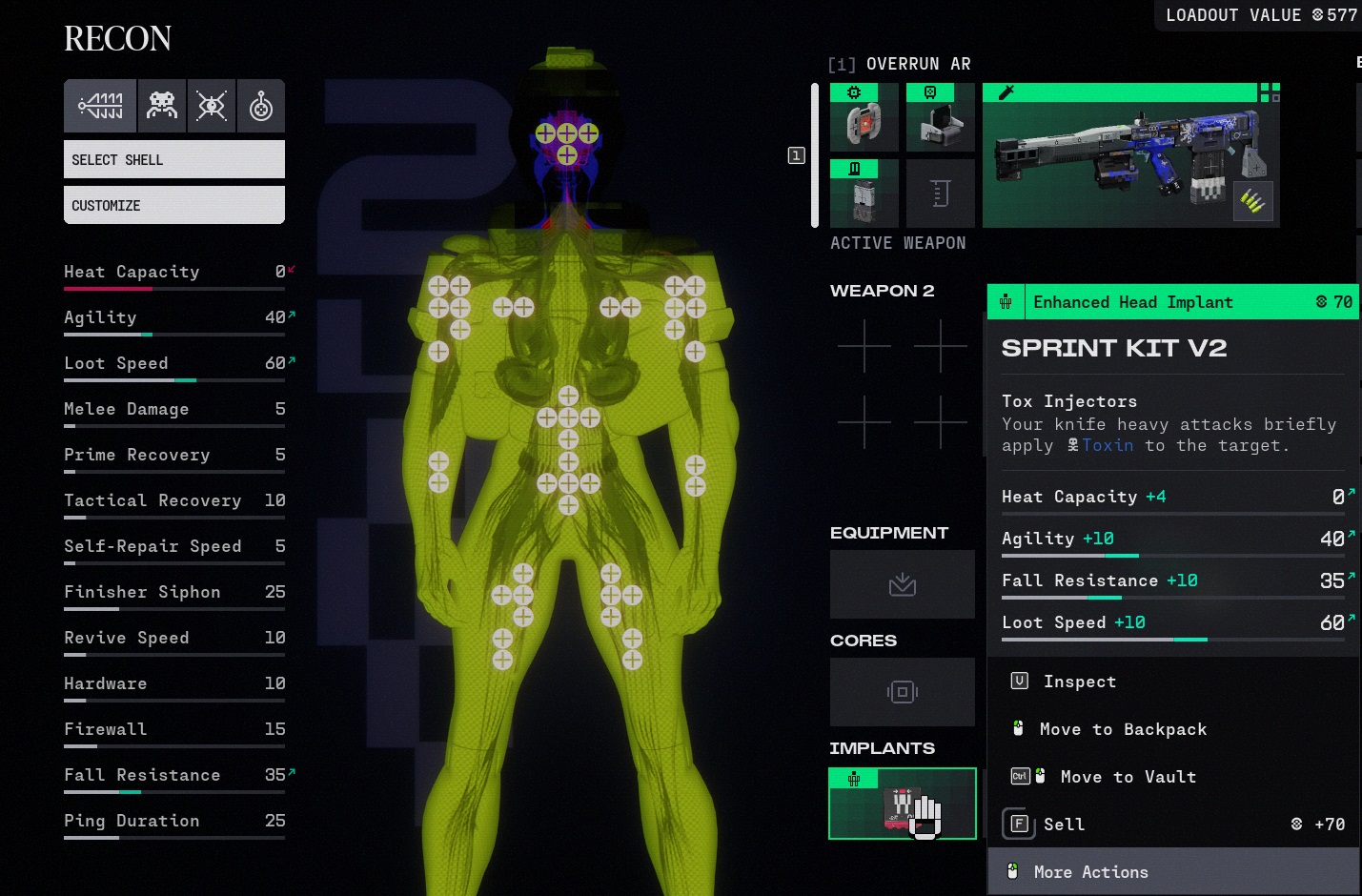Choose Inspect from the context menu
This screenshot has width=1362, height=896.
1079,682
